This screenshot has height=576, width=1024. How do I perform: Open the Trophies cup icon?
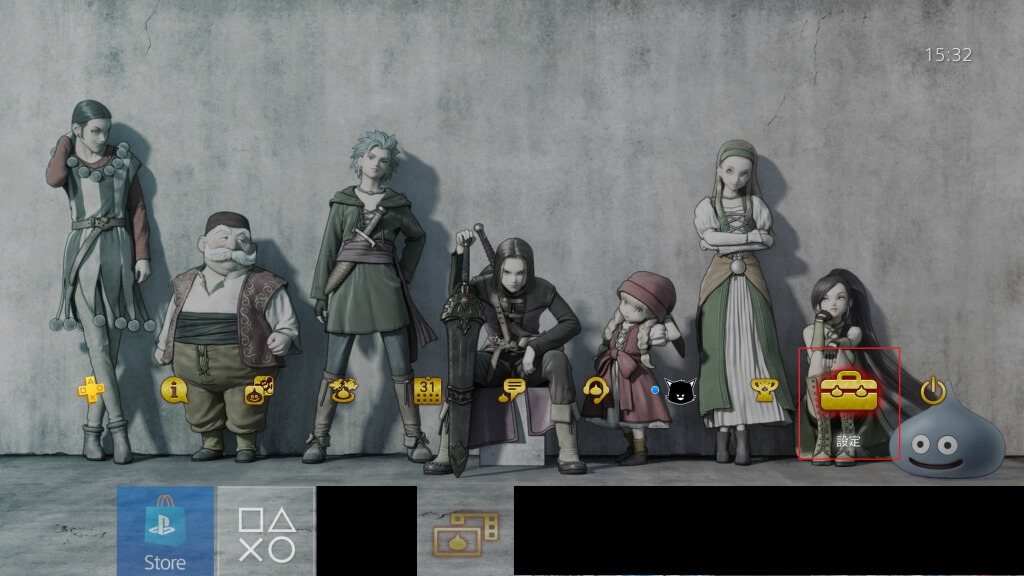pyautogui.click(x=765, y=390)
